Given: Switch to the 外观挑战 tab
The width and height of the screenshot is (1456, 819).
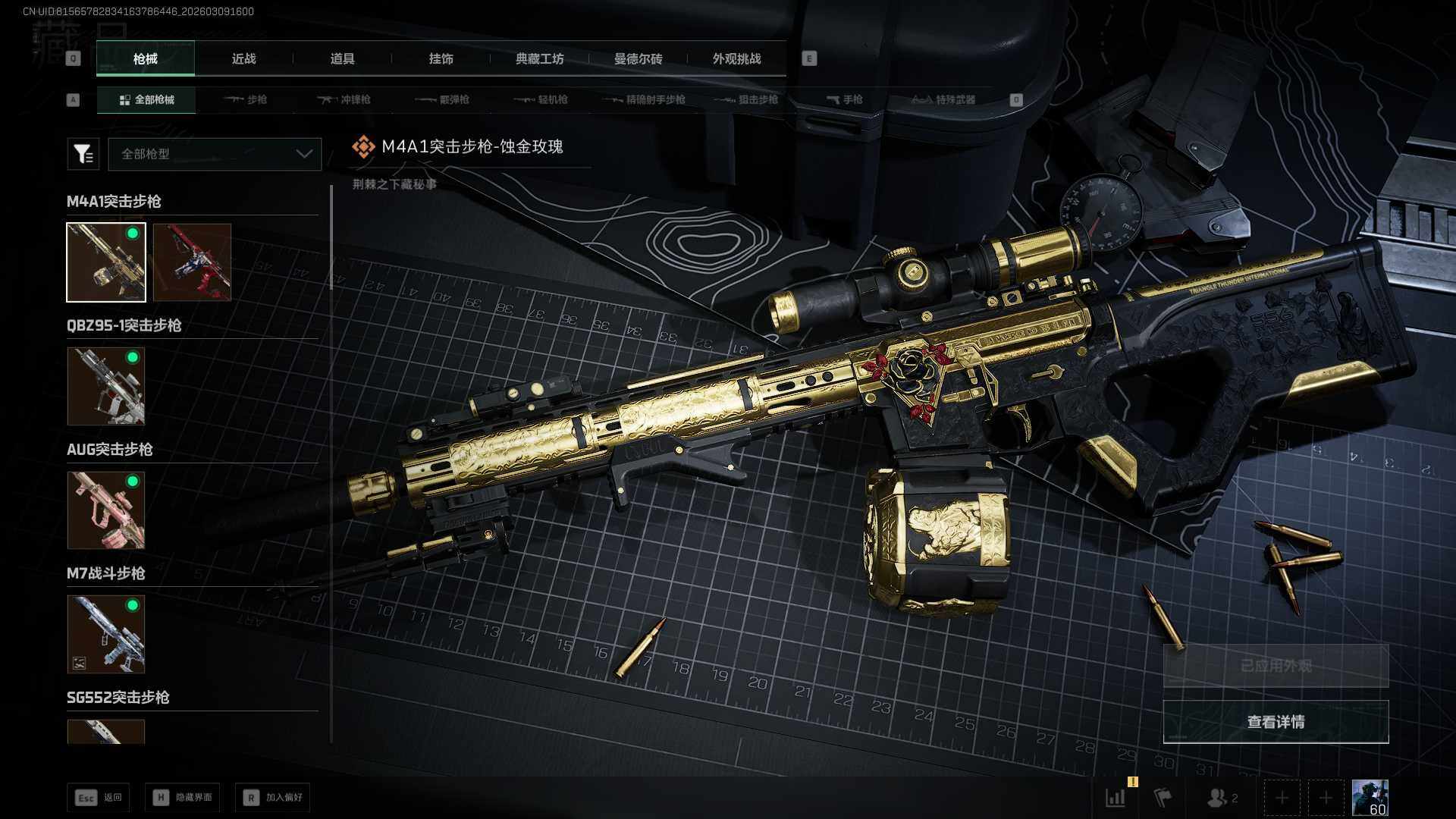Looking at the screenshot, I should (x=736, y=59).
